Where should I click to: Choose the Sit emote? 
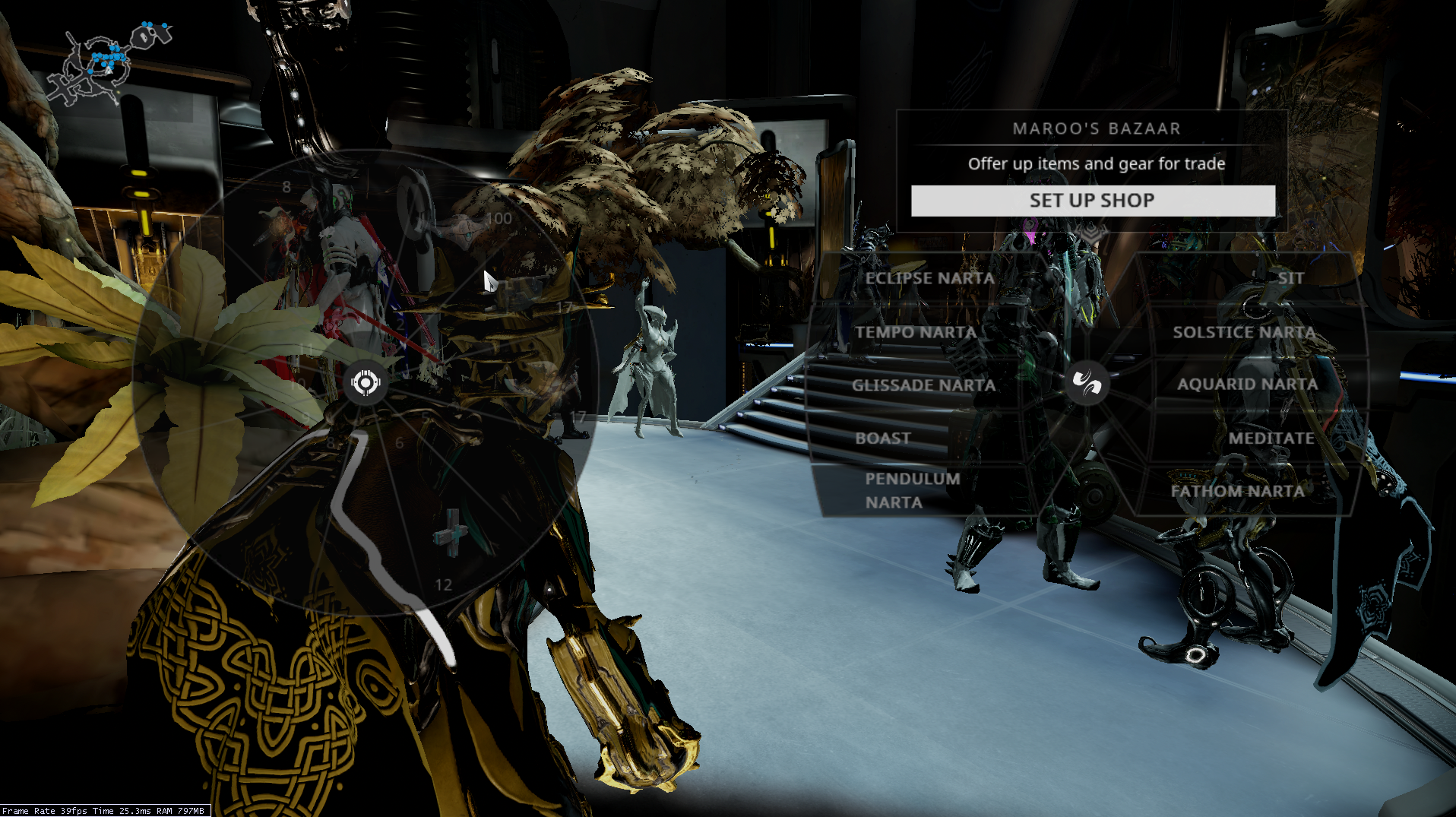click(x=1290, y=278)
